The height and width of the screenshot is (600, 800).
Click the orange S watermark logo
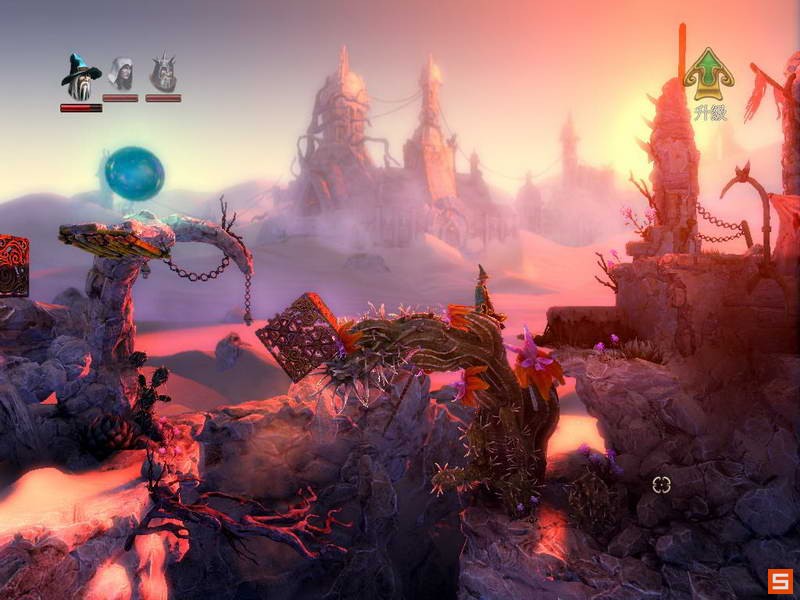781,581
